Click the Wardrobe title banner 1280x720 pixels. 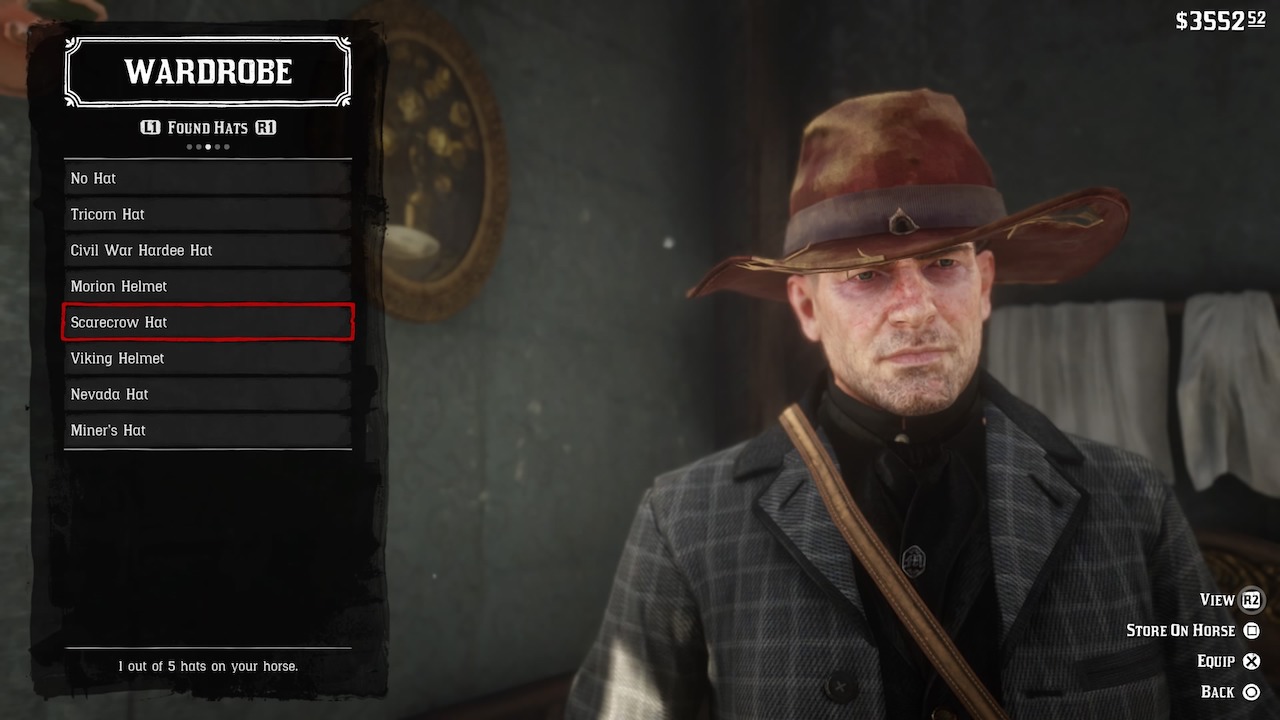coord(207,71)
